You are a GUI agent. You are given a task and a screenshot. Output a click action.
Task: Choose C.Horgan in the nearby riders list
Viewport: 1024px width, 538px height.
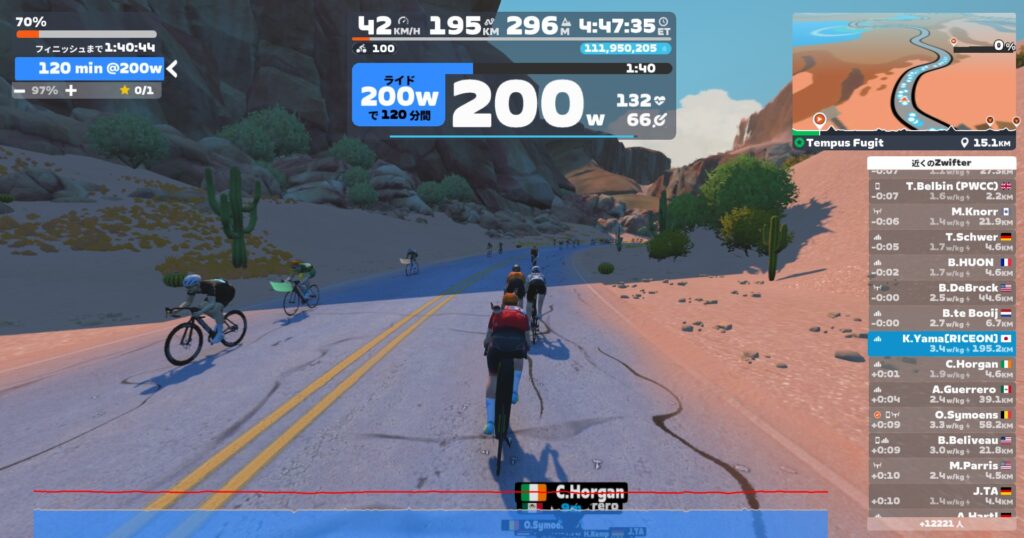coord(941,369)
